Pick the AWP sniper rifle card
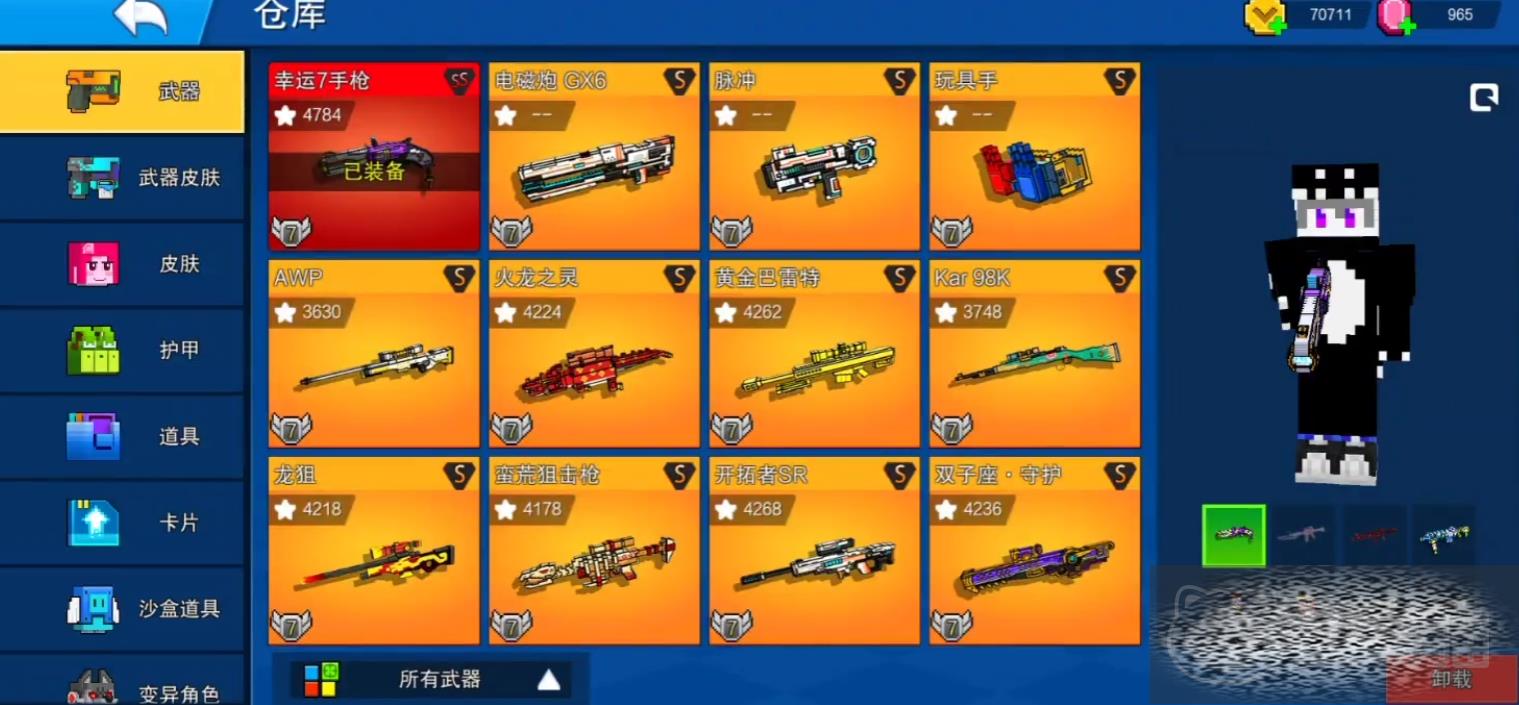The height and width of the screenshot is (705, 1519). 374,354
